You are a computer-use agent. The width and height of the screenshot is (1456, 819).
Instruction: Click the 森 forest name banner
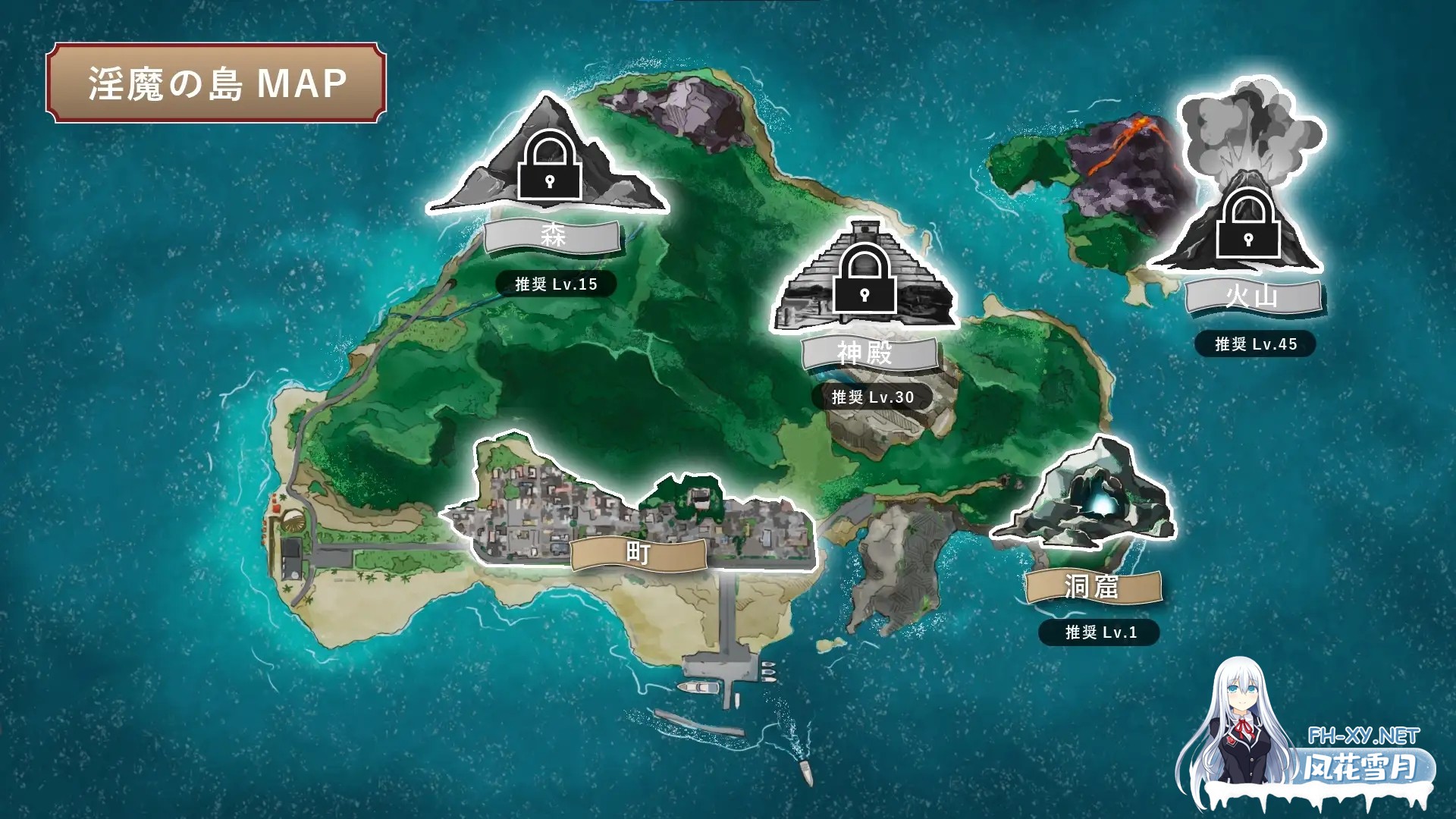pos(553,236)
